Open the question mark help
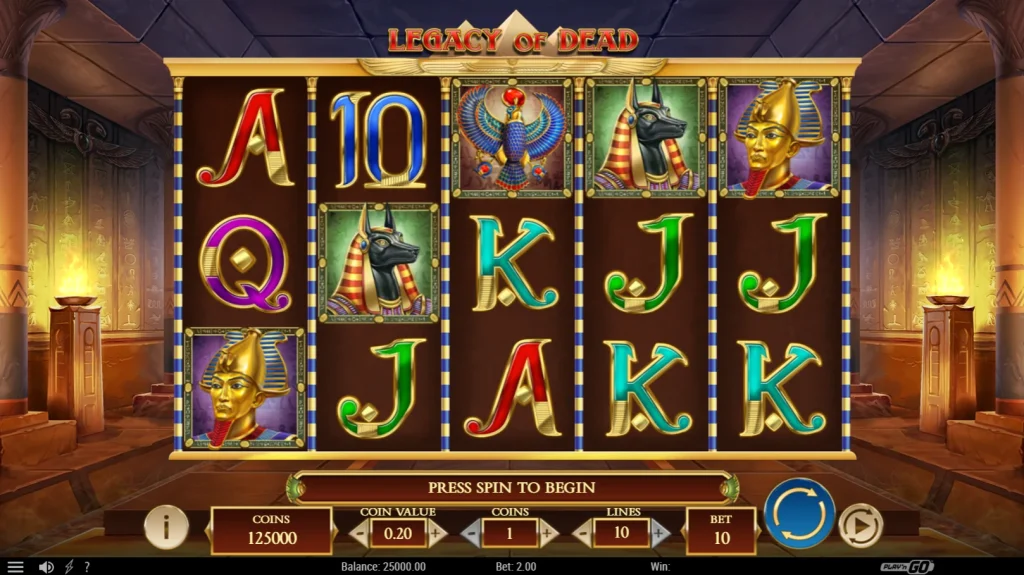1024x575 pixels. pos(87,567)
